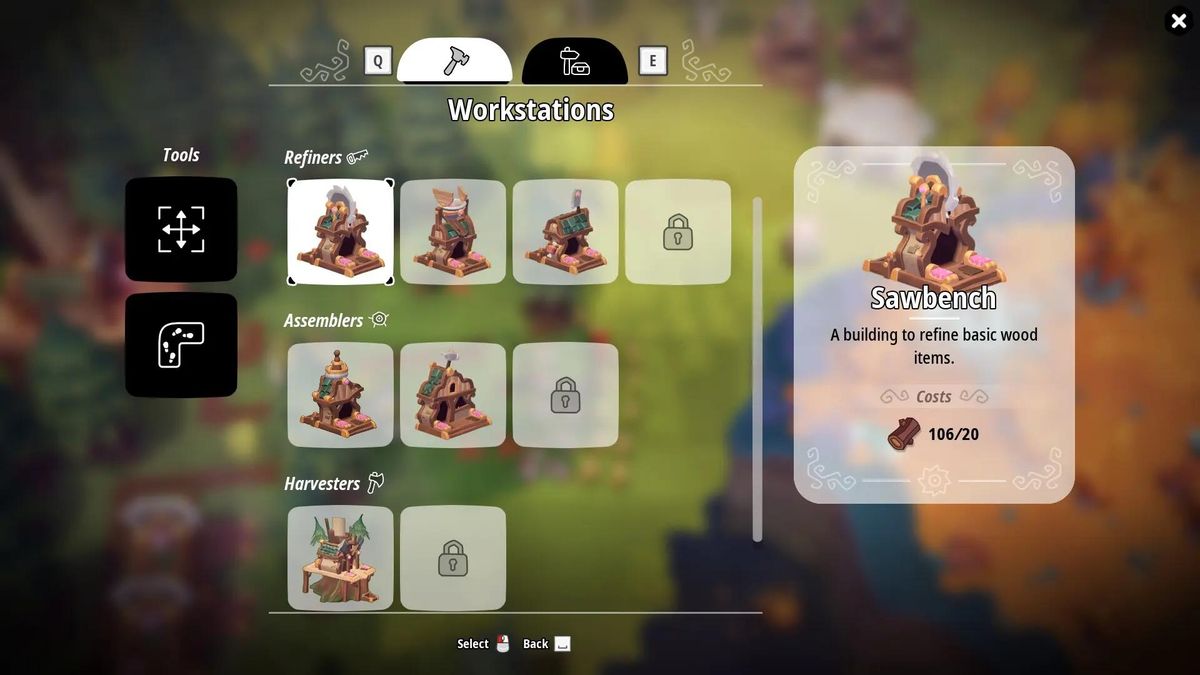Select the Sawbench refiner tile
This screenshot has height=675, width=1200.
(x=341, y=232)
